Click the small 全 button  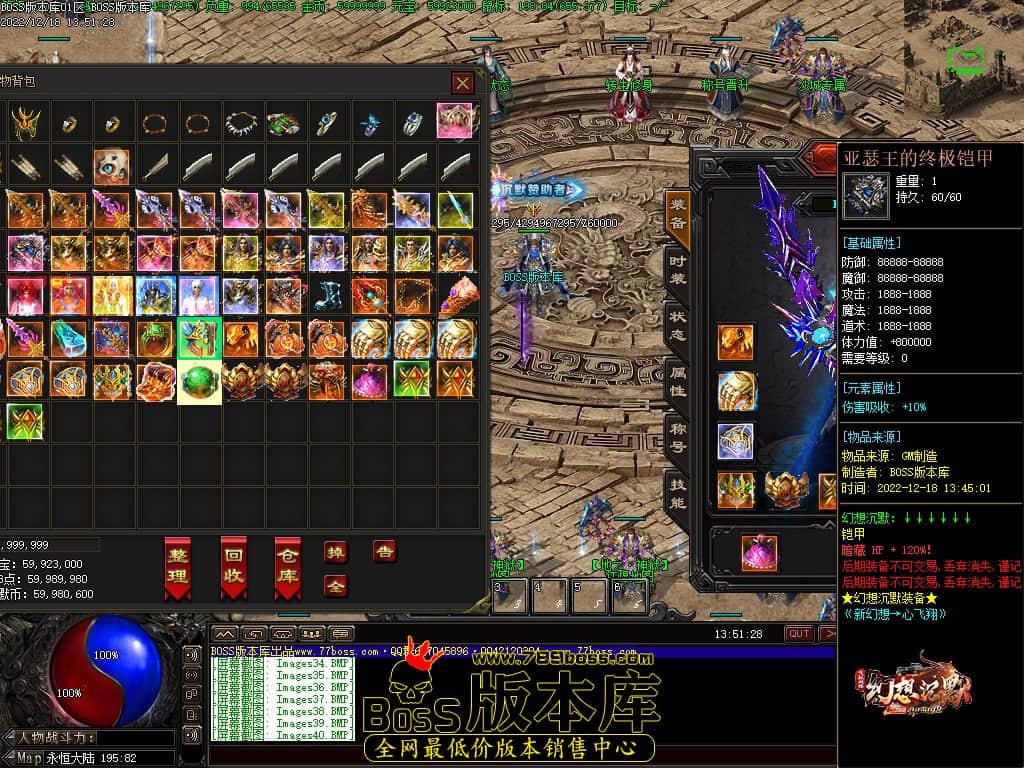click(x=336, y=586)
